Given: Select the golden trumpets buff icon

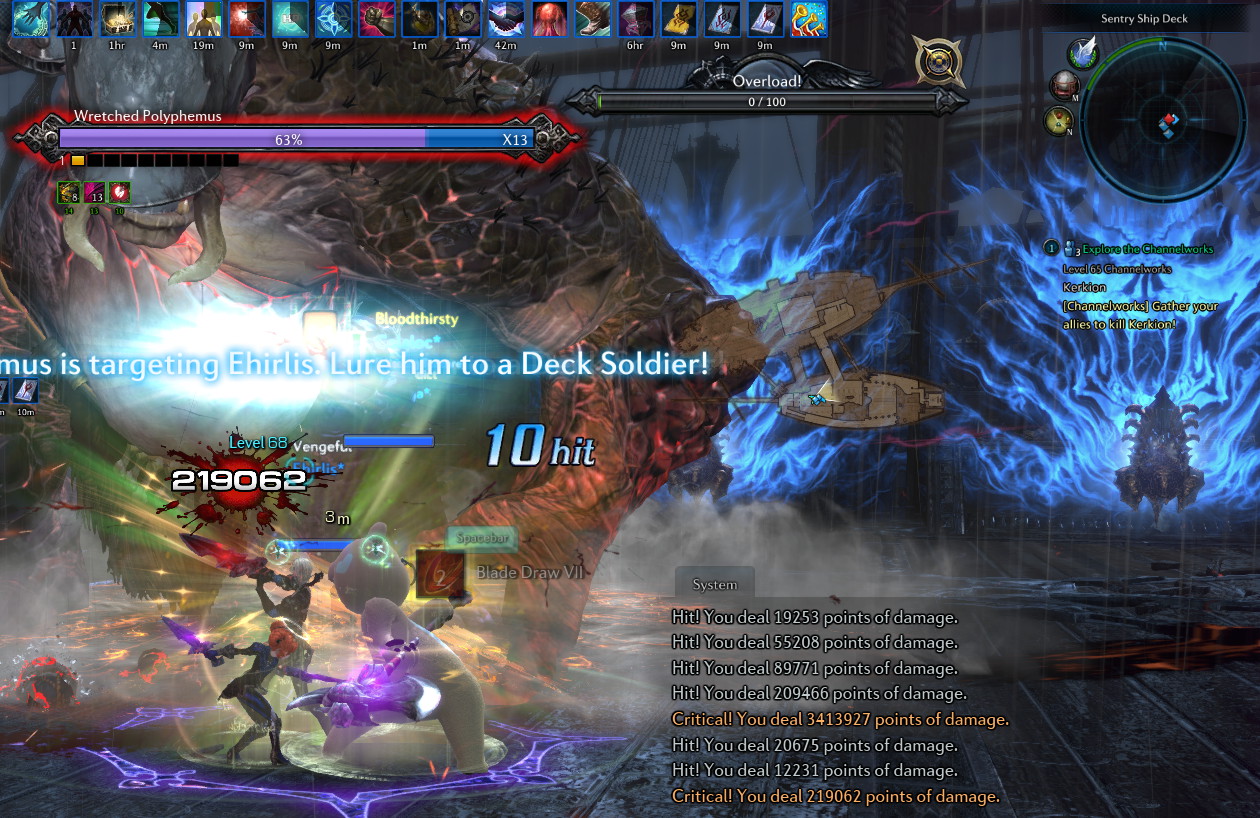Looking at the screenshot, I should [808, 19].
